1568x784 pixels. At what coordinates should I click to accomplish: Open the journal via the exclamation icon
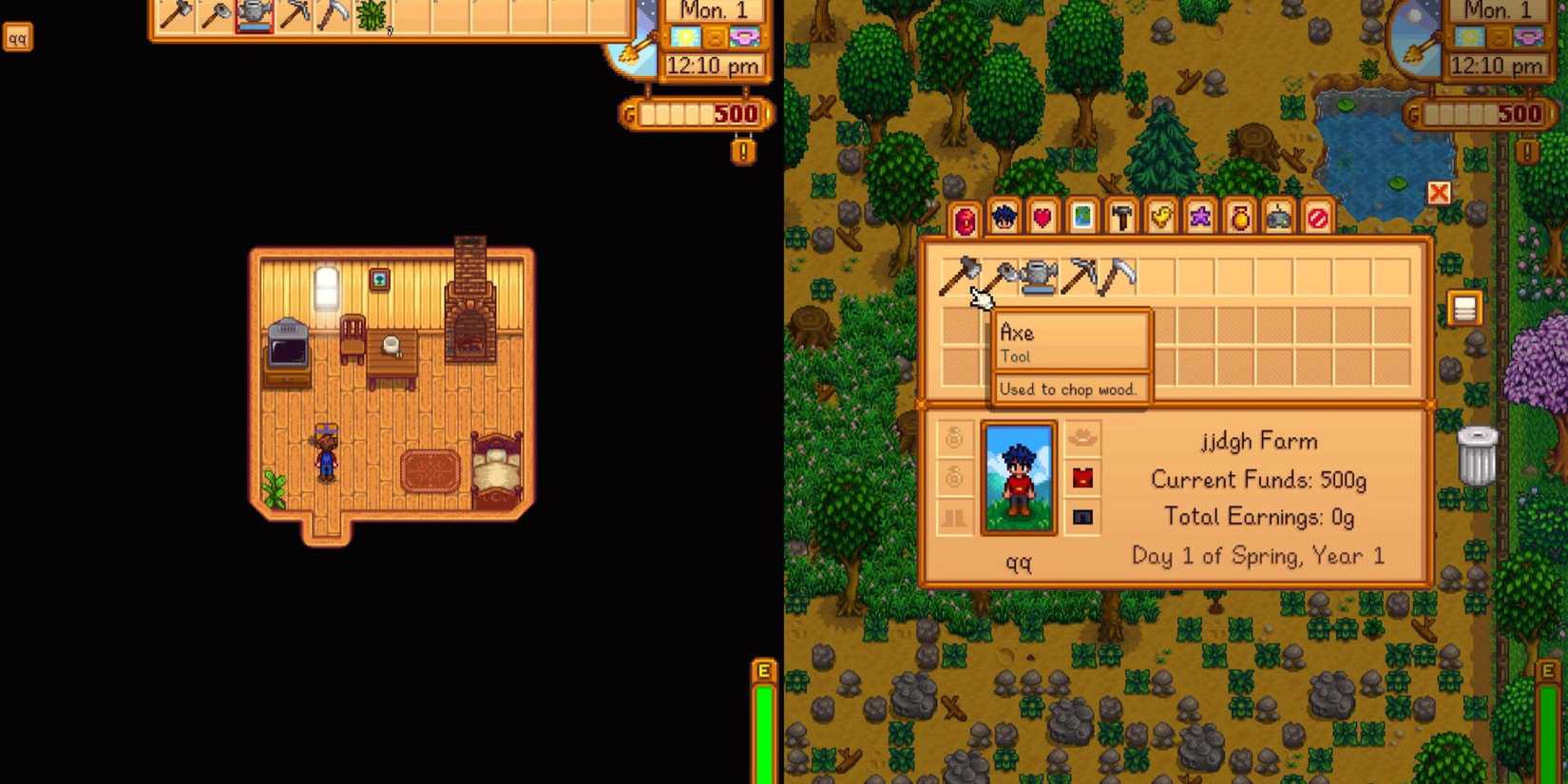click(x=1528, y=152)
